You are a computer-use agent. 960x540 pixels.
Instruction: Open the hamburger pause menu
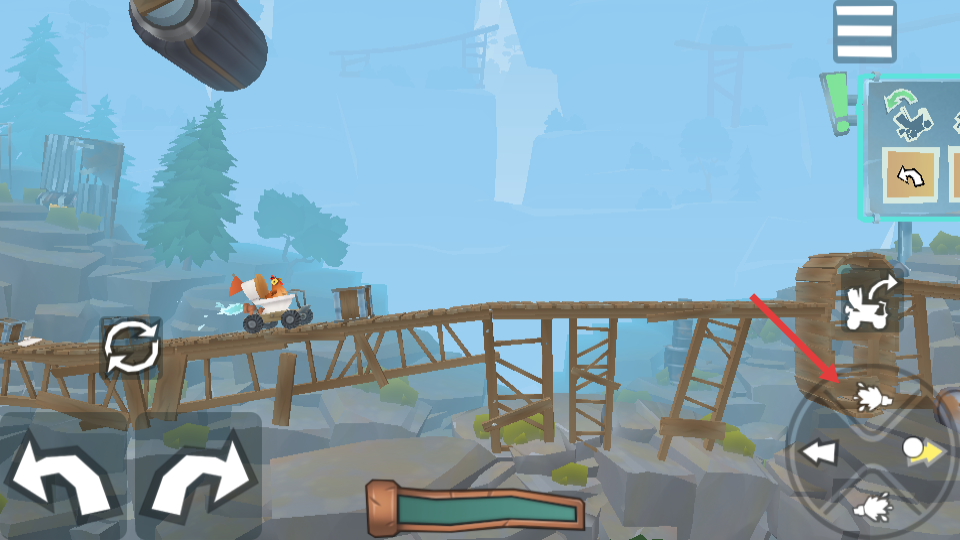pos(864,32)
